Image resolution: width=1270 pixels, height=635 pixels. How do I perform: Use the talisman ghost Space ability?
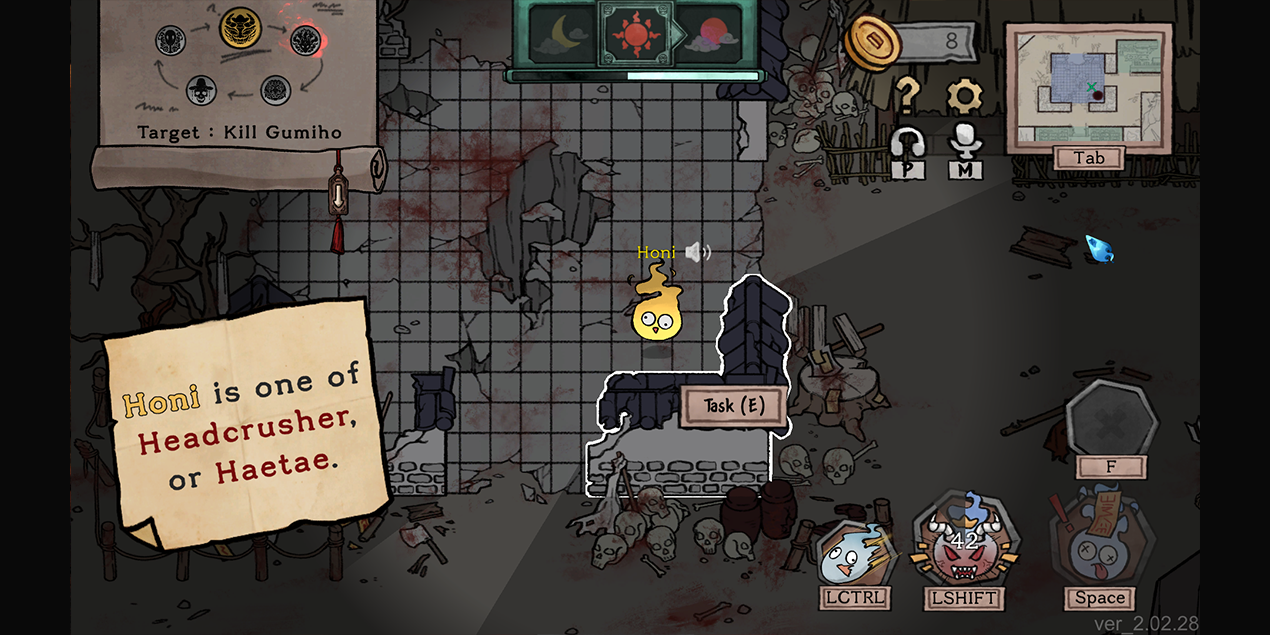tap(1099, 545)
